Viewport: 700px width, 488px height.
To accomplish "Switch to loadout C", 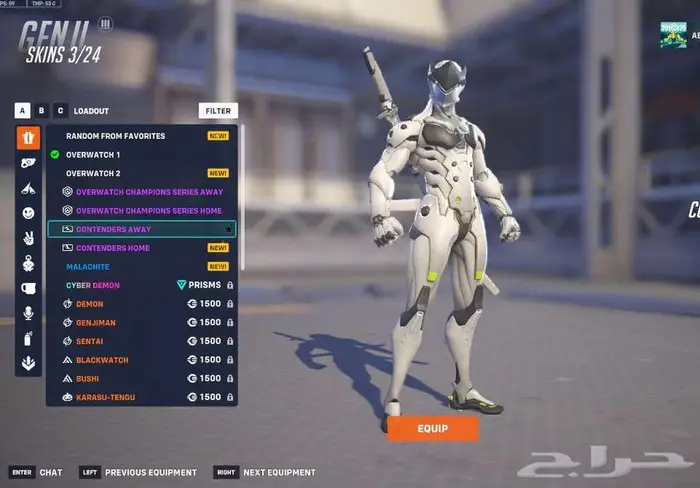I will point(61,111).
